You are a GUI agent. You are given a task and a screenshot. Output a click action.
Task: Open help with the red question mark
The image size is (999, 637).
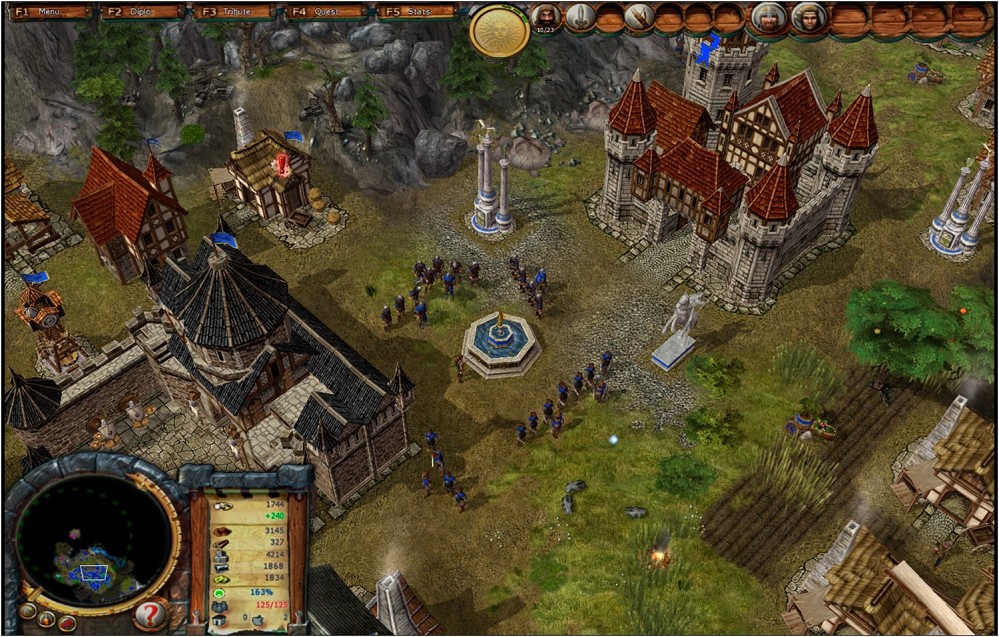[150, 613]
